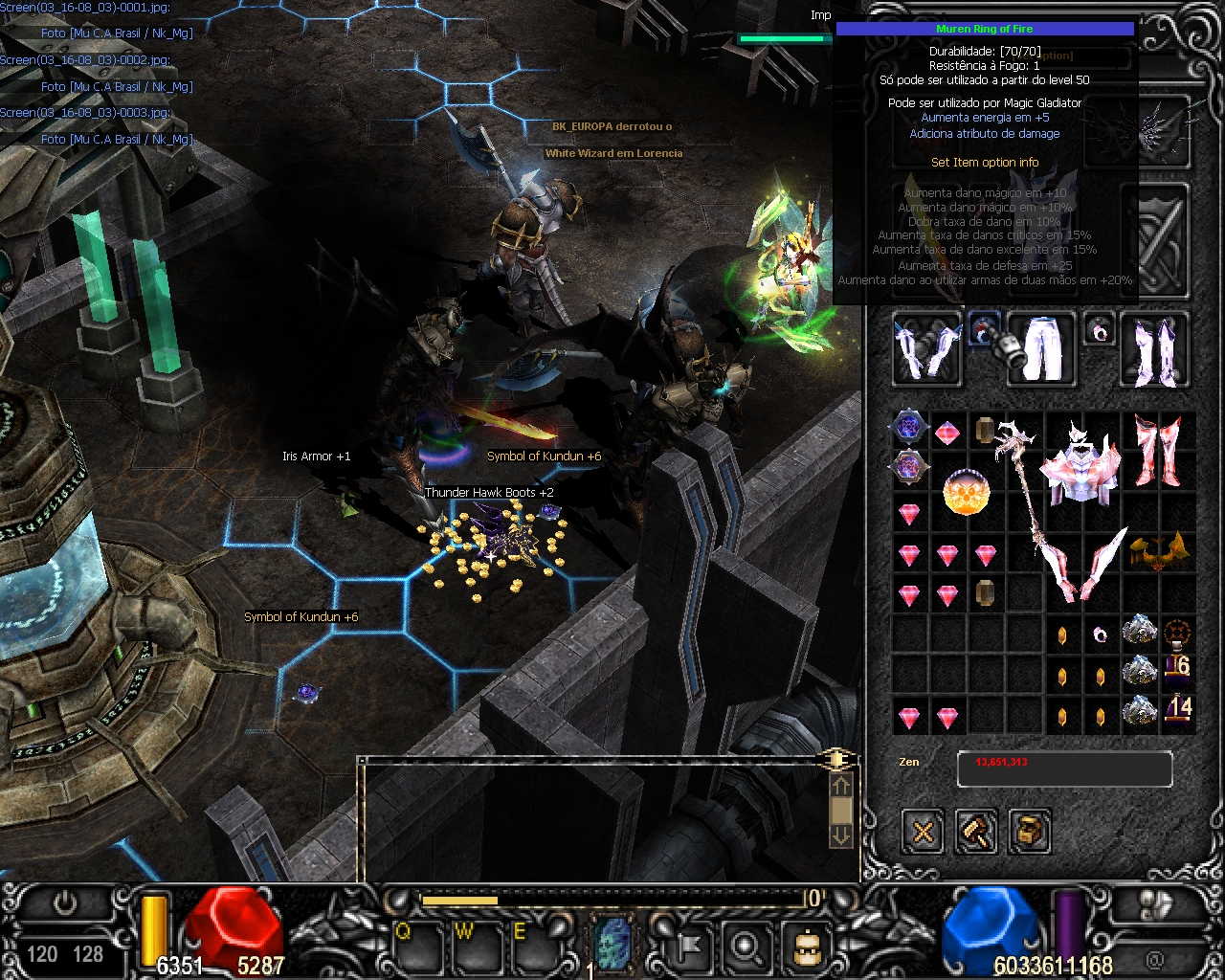Click the magnifying glass icon

[x=745, y=945]
